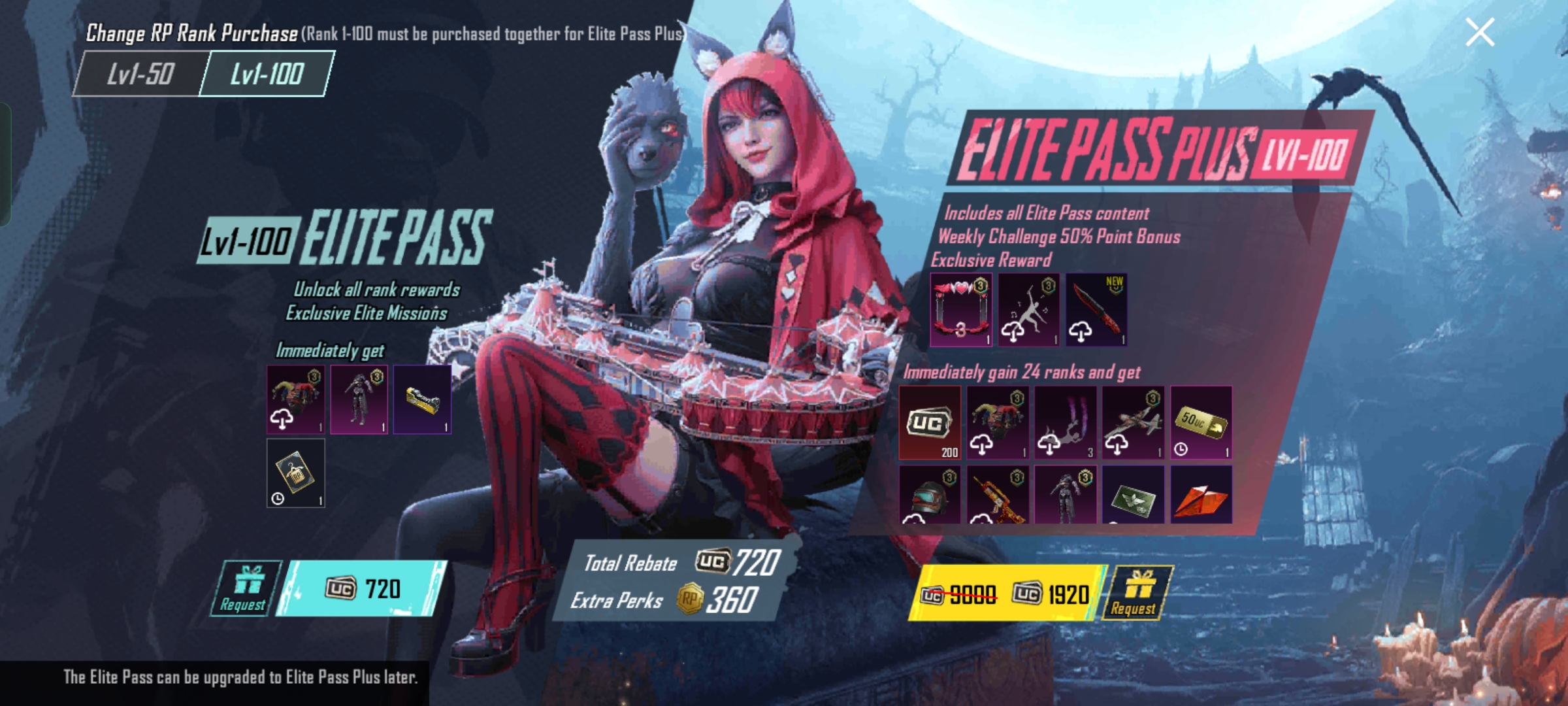Preview the red knife exclusive reward

coord(1096,310)
